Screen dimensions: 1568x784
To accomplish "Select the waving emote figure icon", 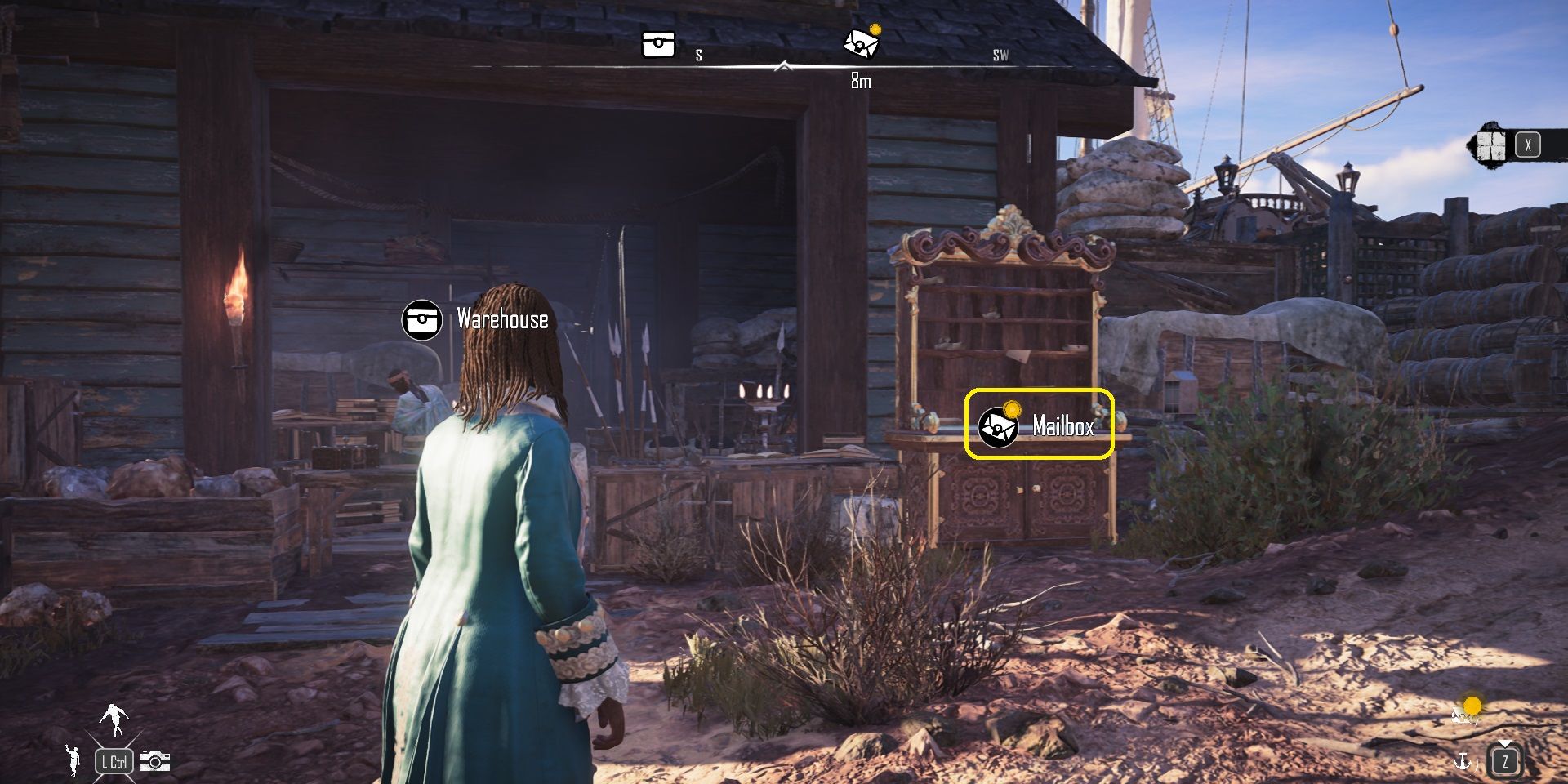I will click(x=73, y=760).
